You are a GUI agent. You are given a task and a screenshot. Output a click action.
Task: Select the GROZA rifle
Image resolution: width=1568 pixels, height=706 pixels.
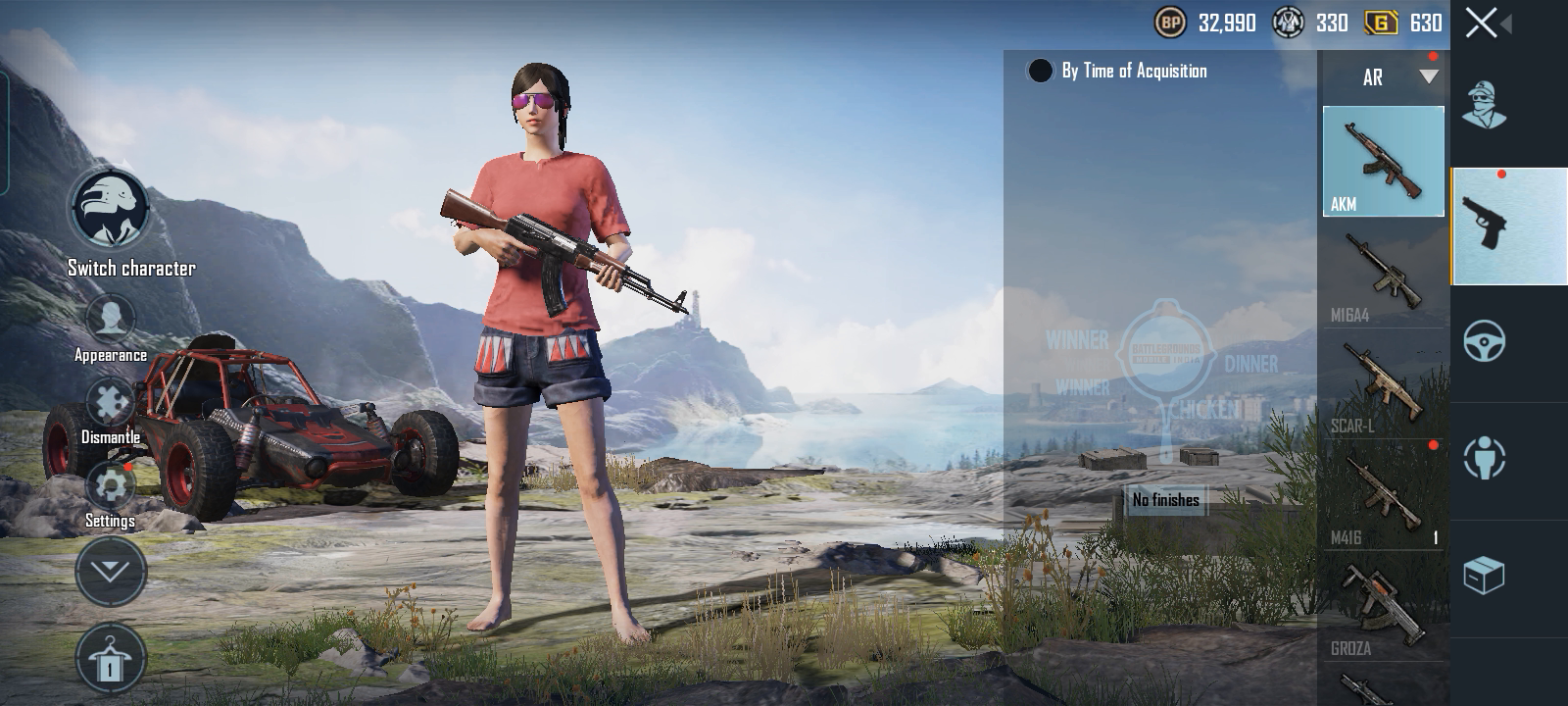(1383, 608)
